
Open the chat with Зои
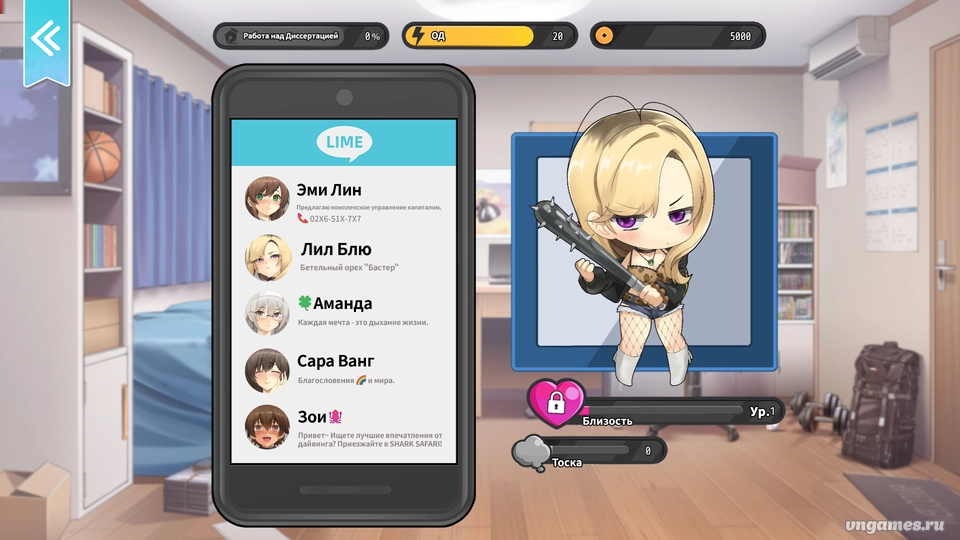tap(343, 426)
